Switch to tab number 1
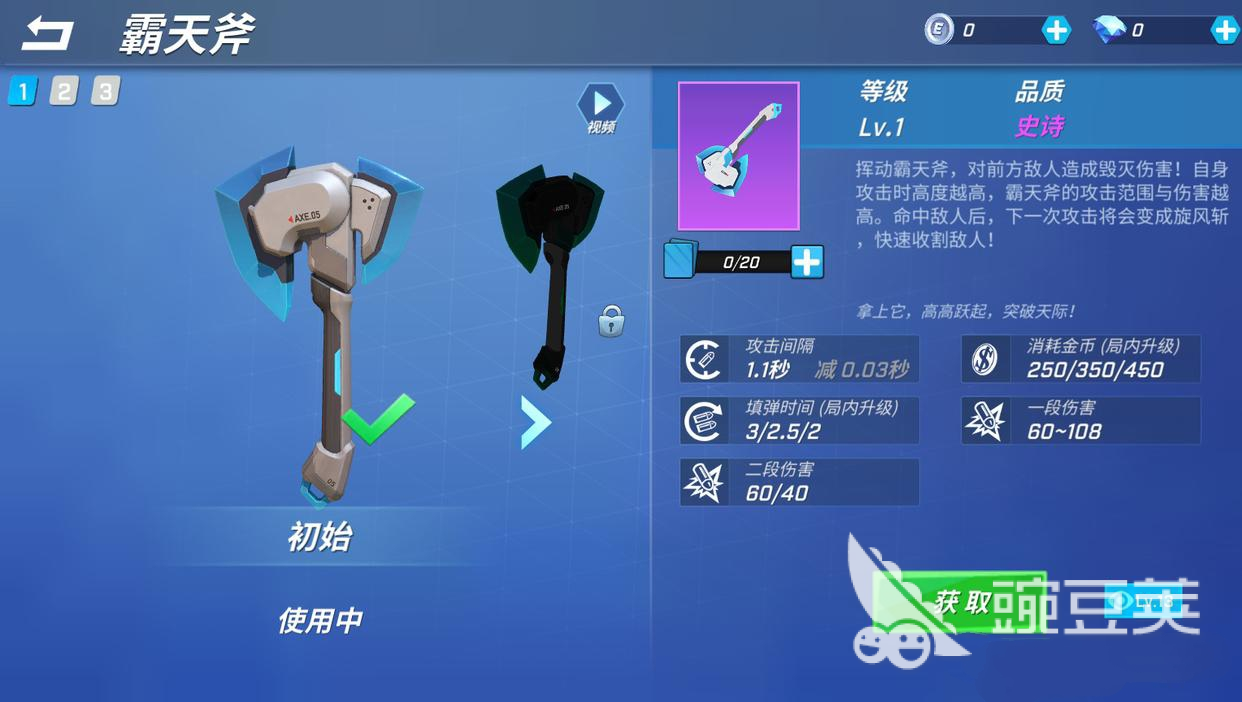Screen dimensions: 1242x702 [x=22, y=91]
